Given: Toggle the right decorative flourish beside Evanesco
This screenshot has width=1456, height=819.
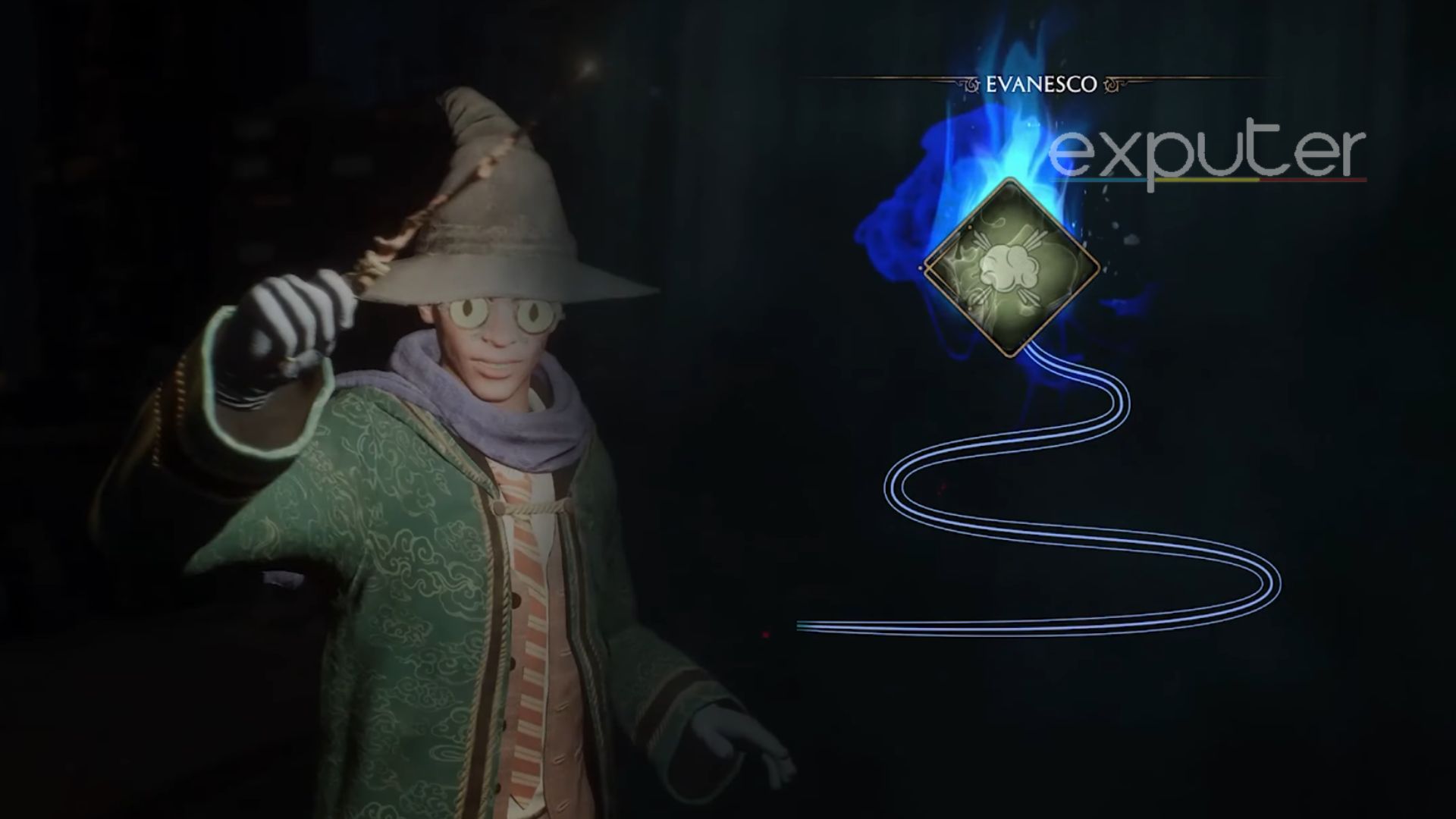Looking at the screenshot, I should pos(1113,86).
